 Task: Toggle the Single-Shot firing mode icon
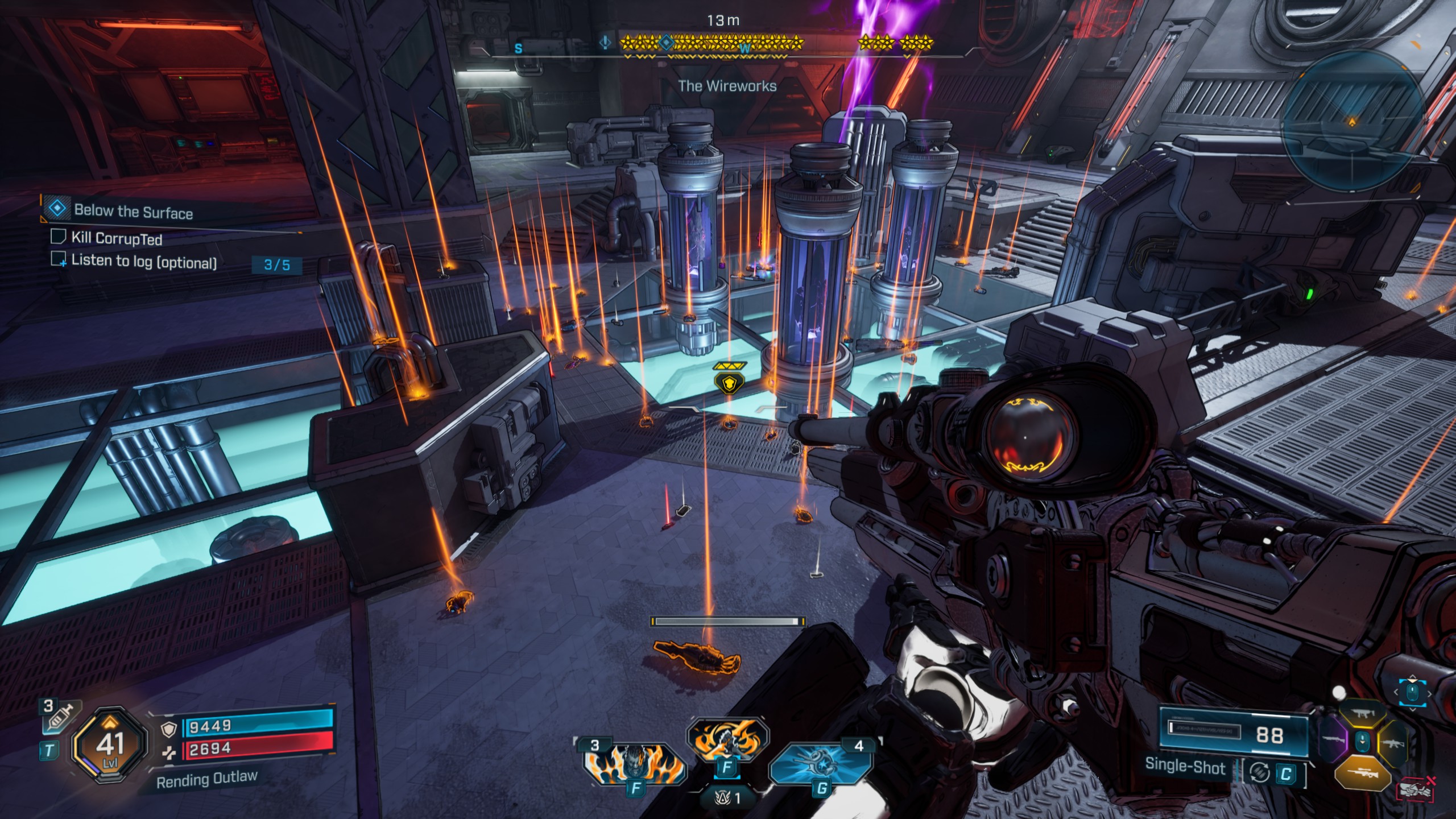[x=1259, y=773]
